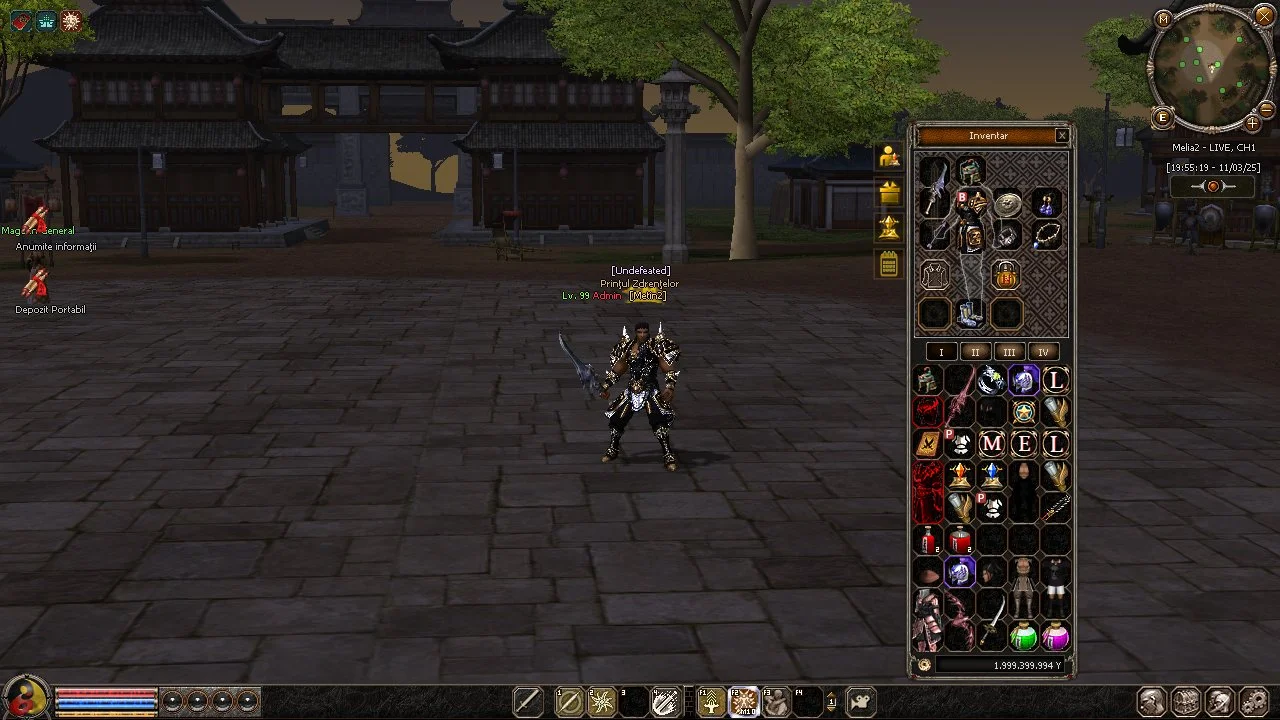Click the M button on the minimap
Screen dimensions: 1280x720
click(1162, 19)
